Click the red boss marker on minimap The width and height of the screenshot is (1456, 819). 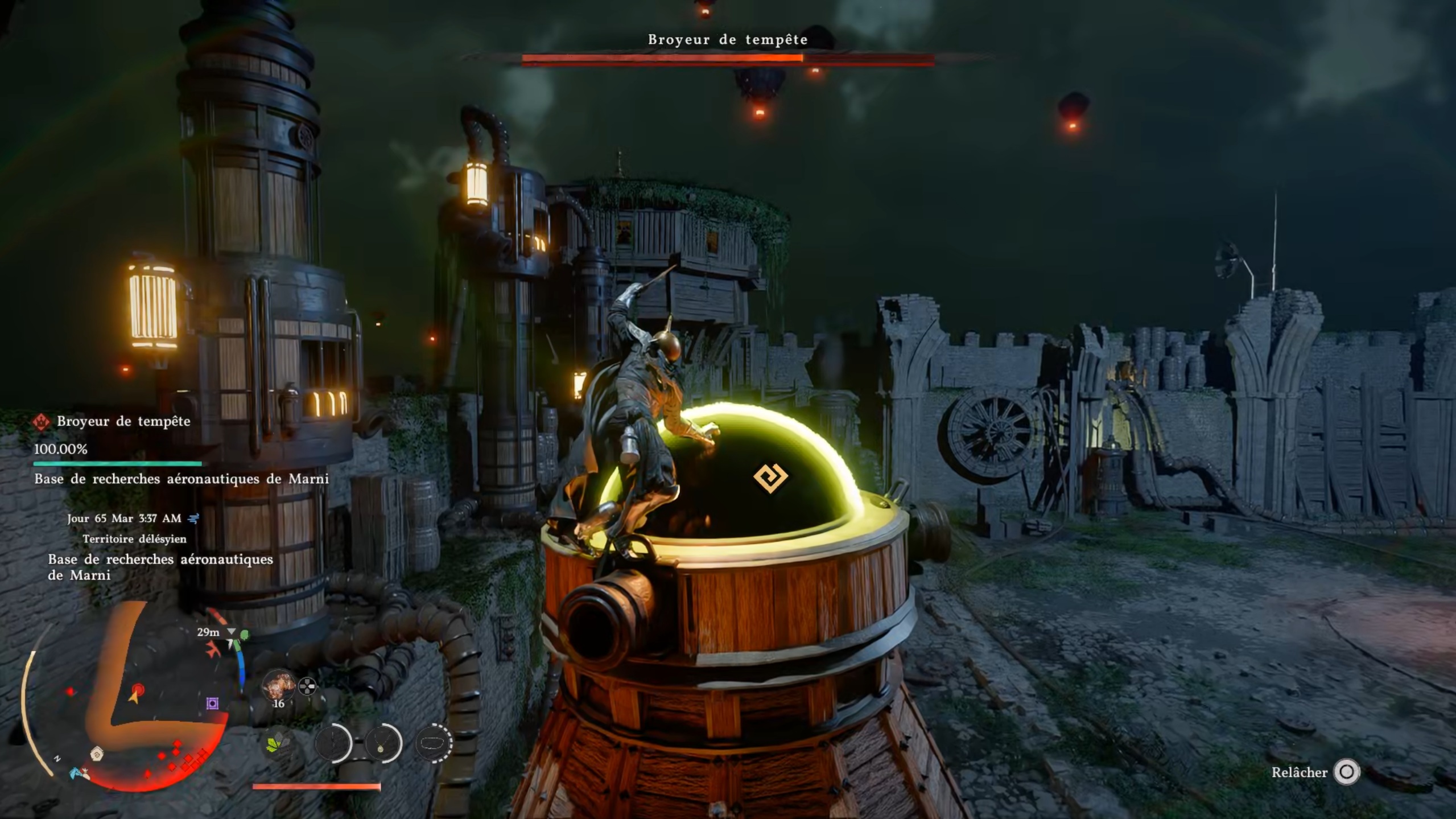(x=138, y=690)
